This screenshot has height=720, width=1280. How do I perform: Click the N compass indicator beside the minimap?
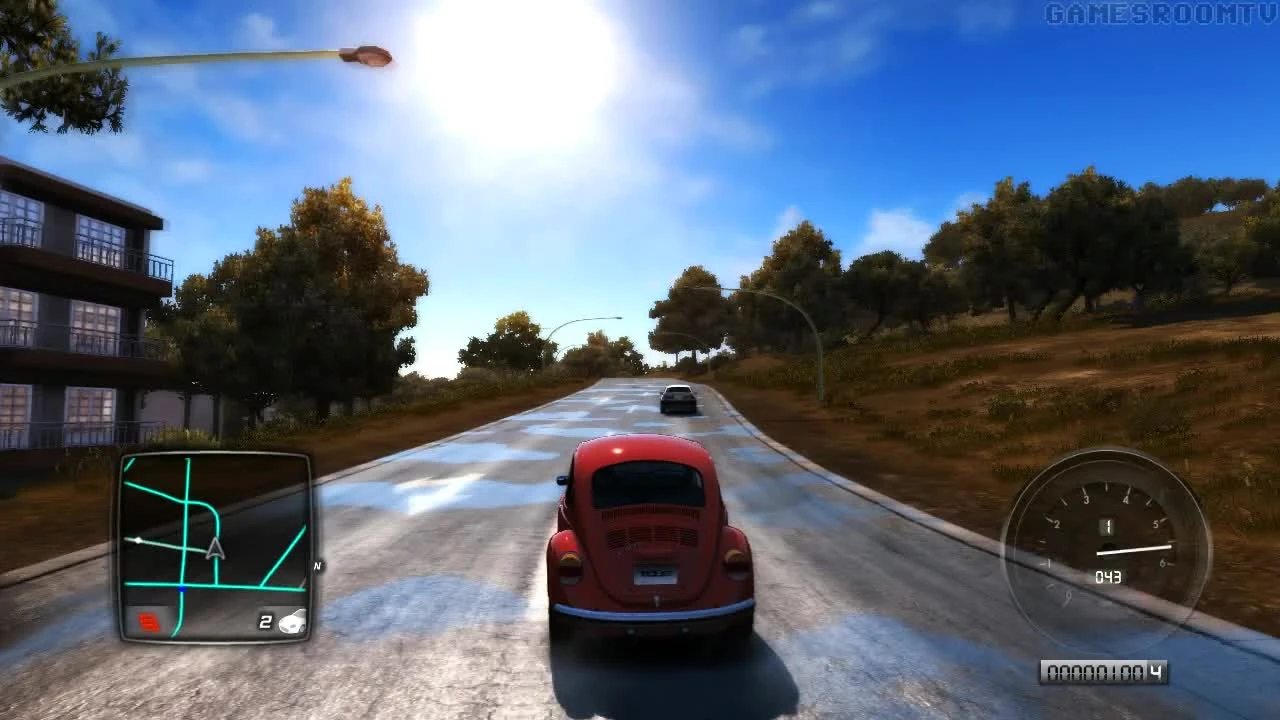pos(317,565)
